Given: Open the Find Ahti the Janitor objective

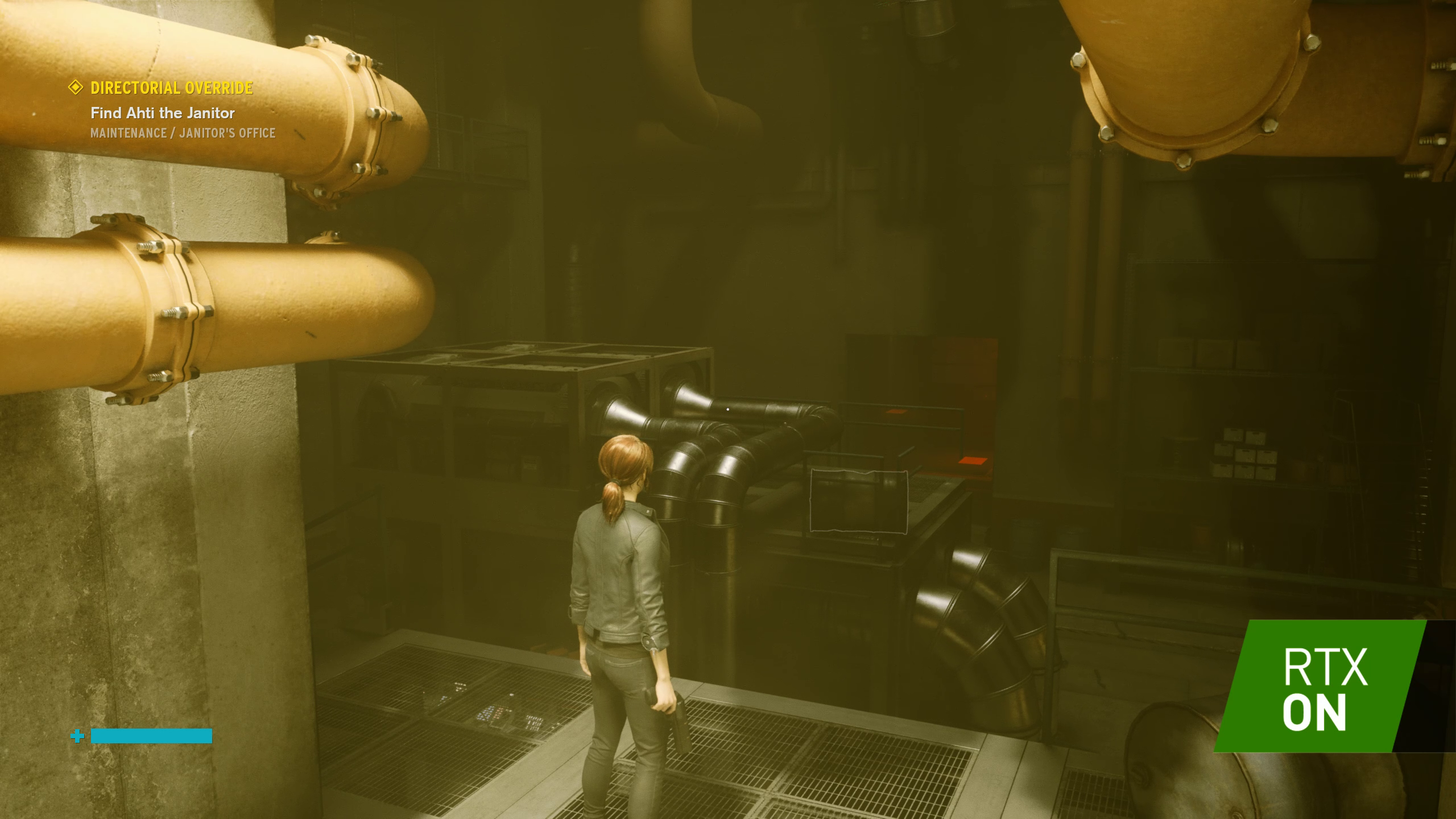Looking at the screenshot, I should pos(163,113).
